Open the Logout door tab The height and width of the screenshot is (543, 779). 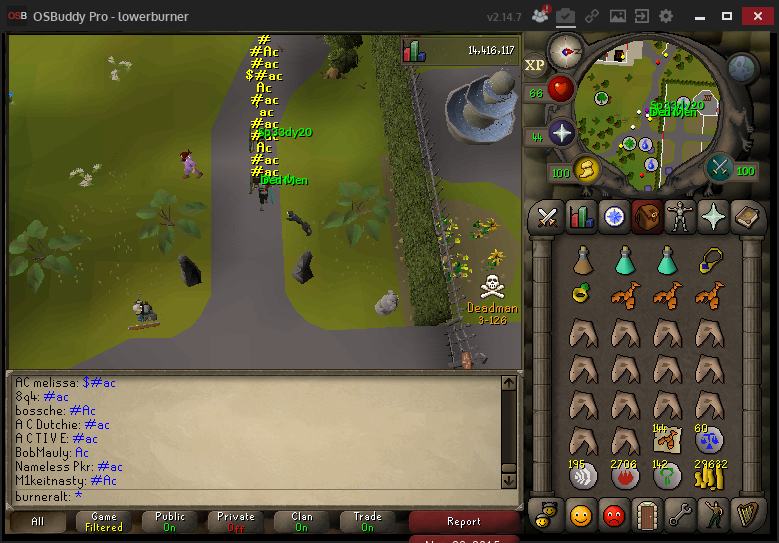[x=647, y=515]
